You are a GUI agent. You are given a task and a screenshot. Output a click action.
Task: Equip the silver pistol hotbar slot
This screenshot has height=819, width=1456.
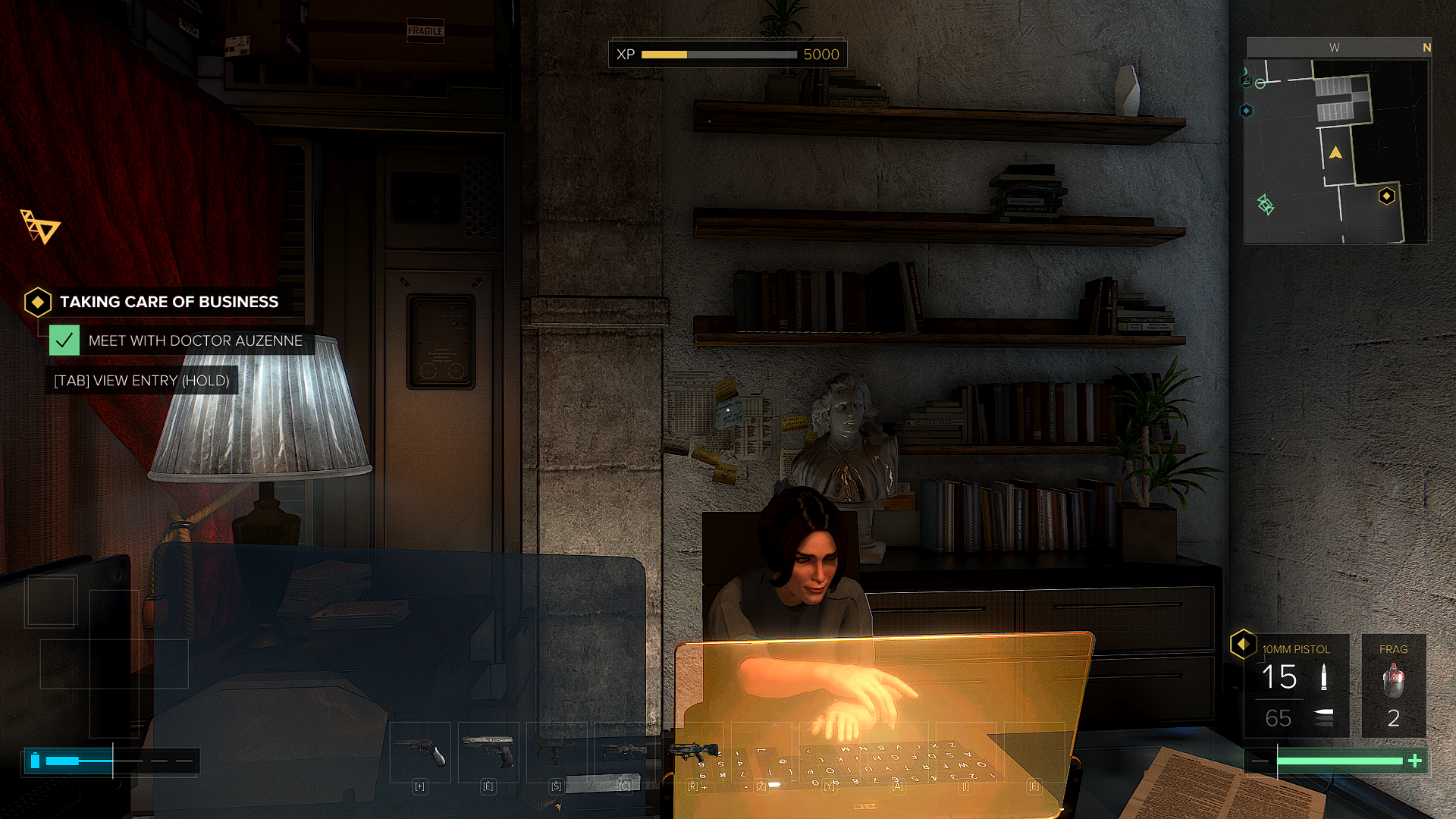click(x=488, y=752)
